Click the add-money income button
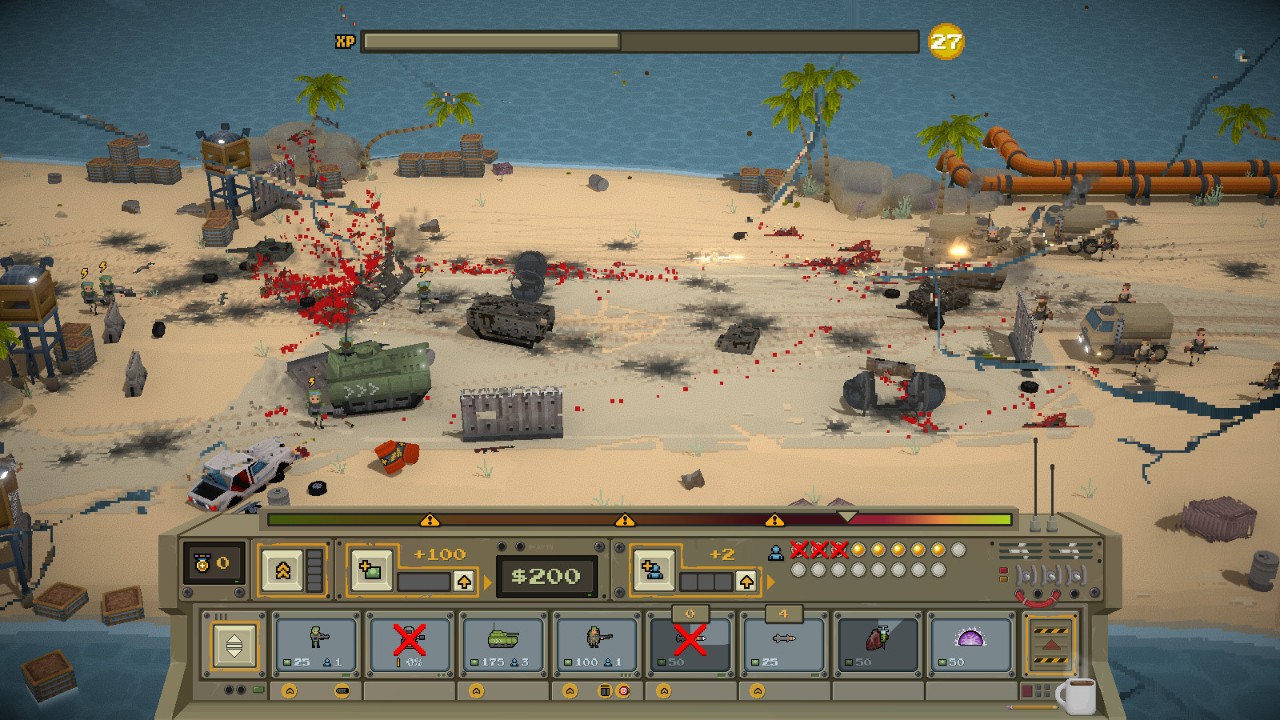This screenshot has width=1280, height=720. tap(369, 571)
